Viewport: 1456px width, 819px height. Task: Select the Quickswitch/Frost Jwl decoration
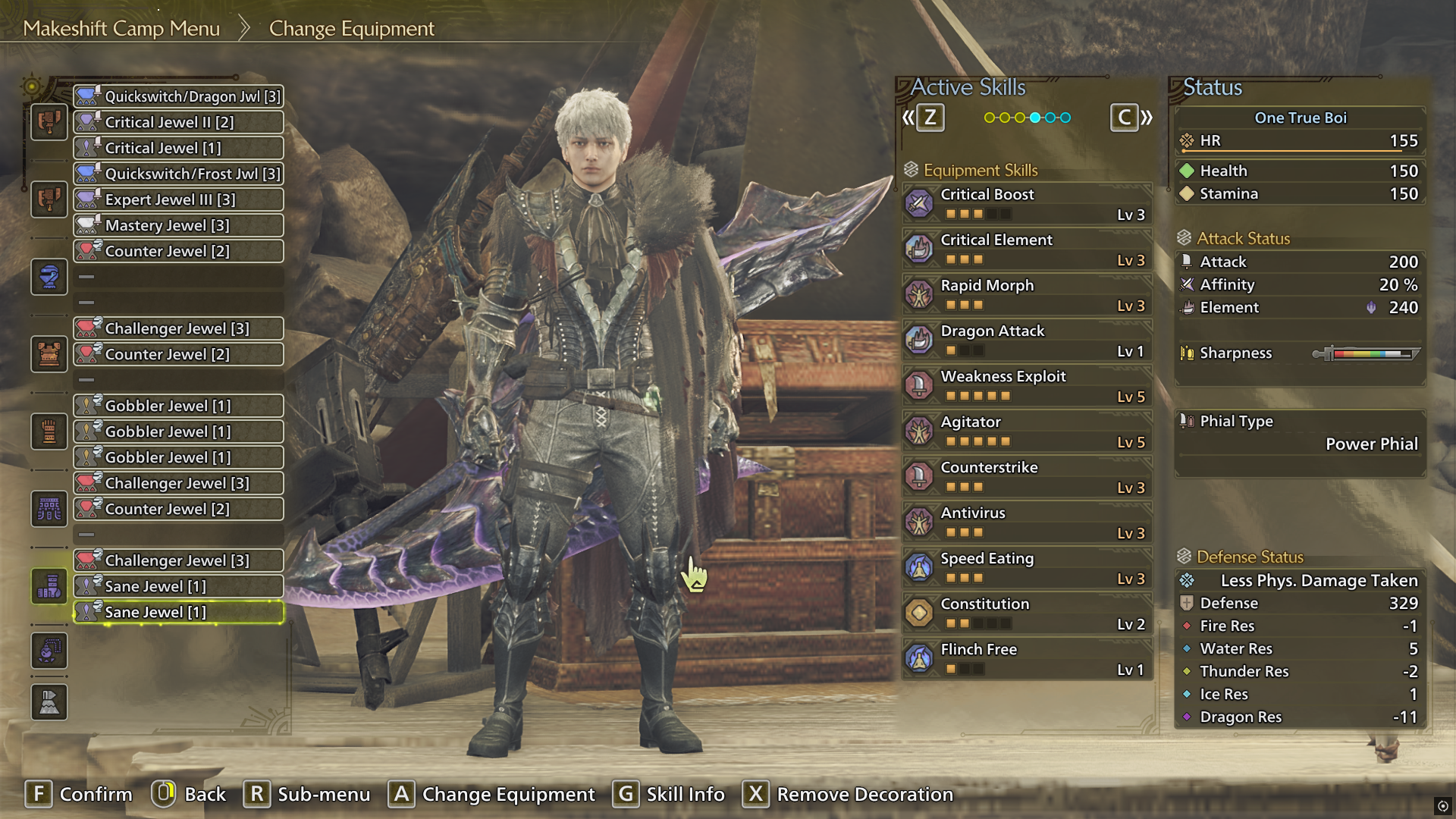178,174
